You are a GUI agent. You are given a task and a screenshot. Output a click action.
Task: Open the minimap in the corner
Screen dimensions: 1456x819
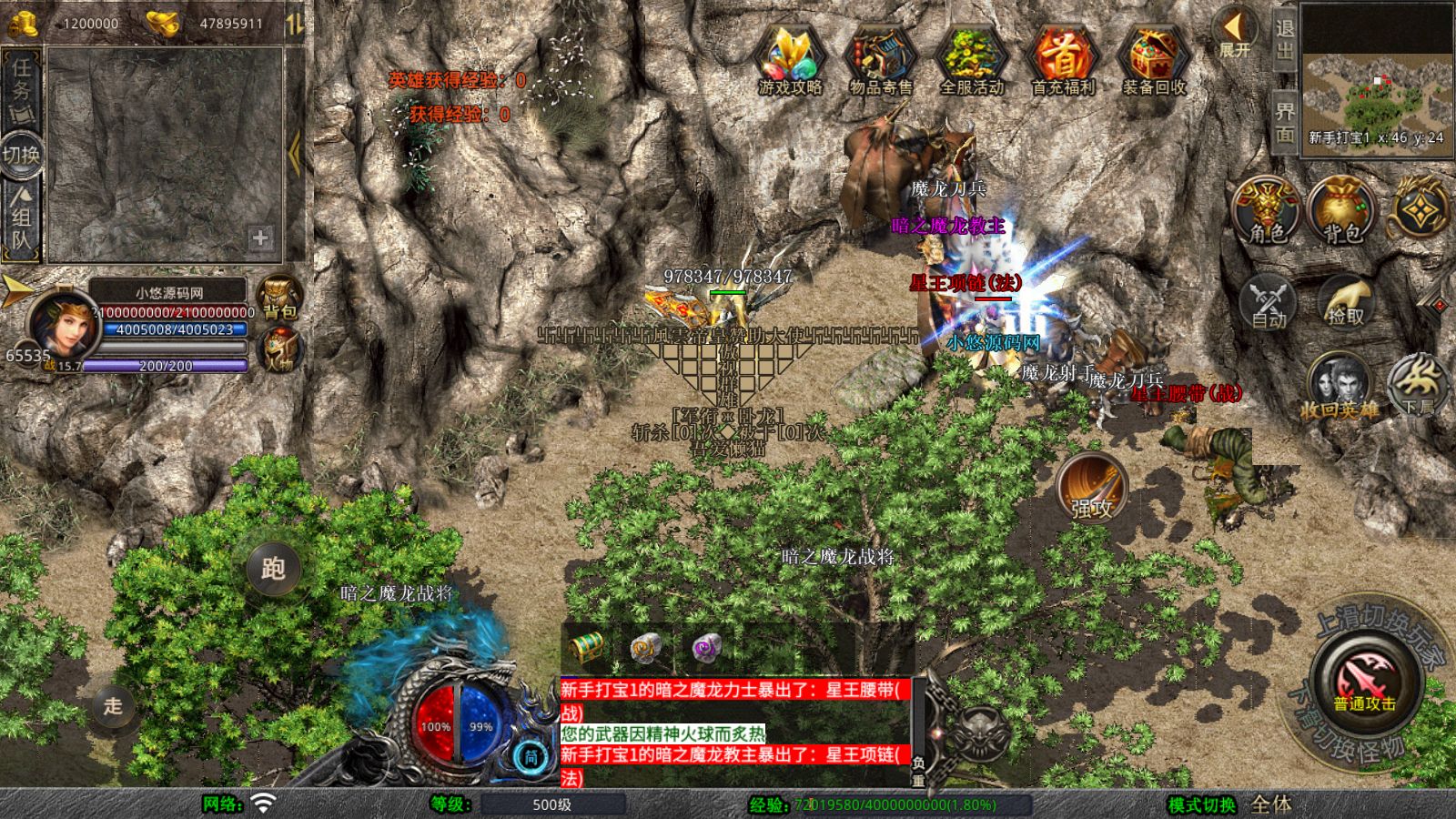pos(1375,80)
